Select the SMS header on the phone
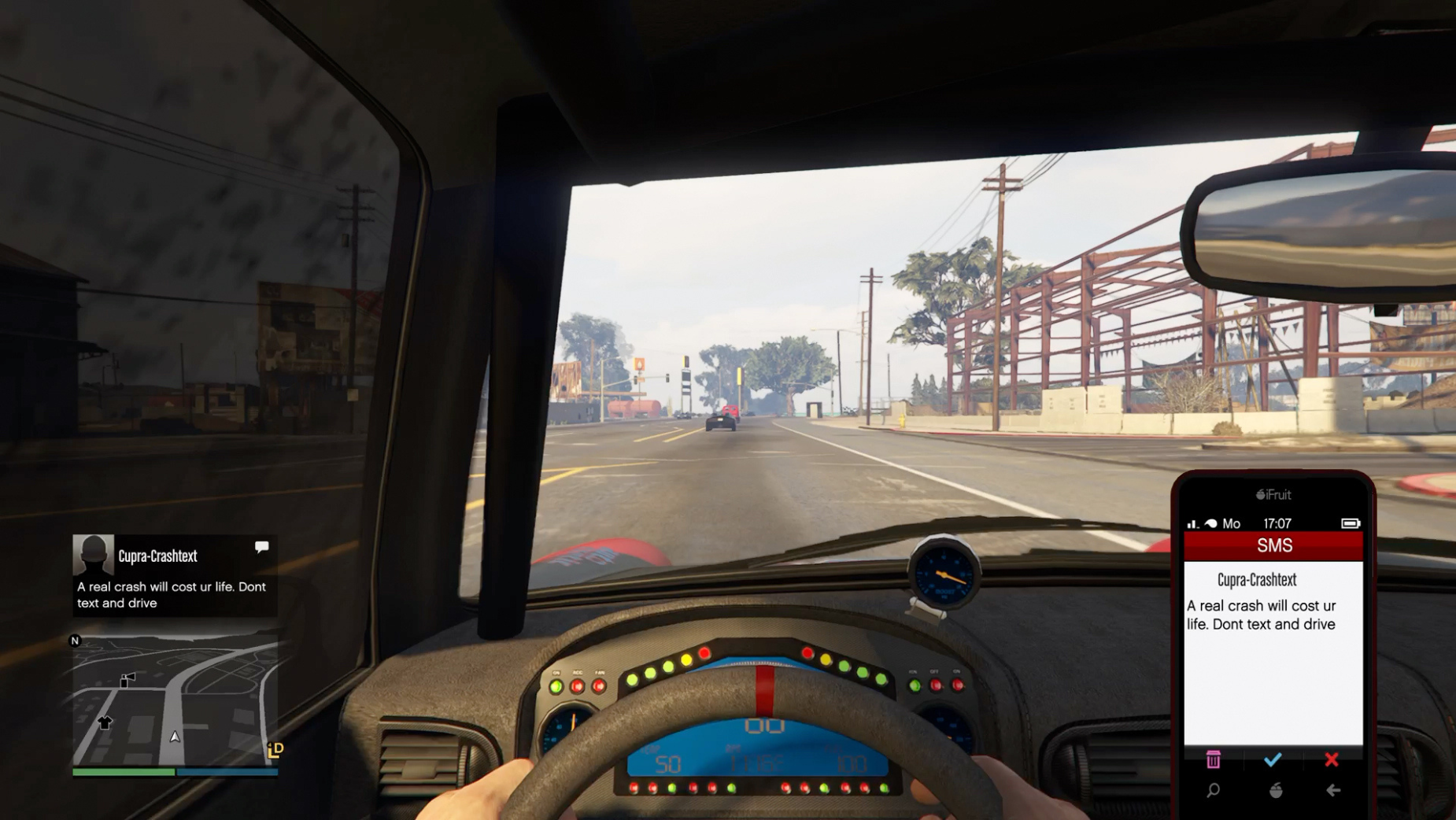Viewport: 1456px width, 820px height. pos(1273,545)
